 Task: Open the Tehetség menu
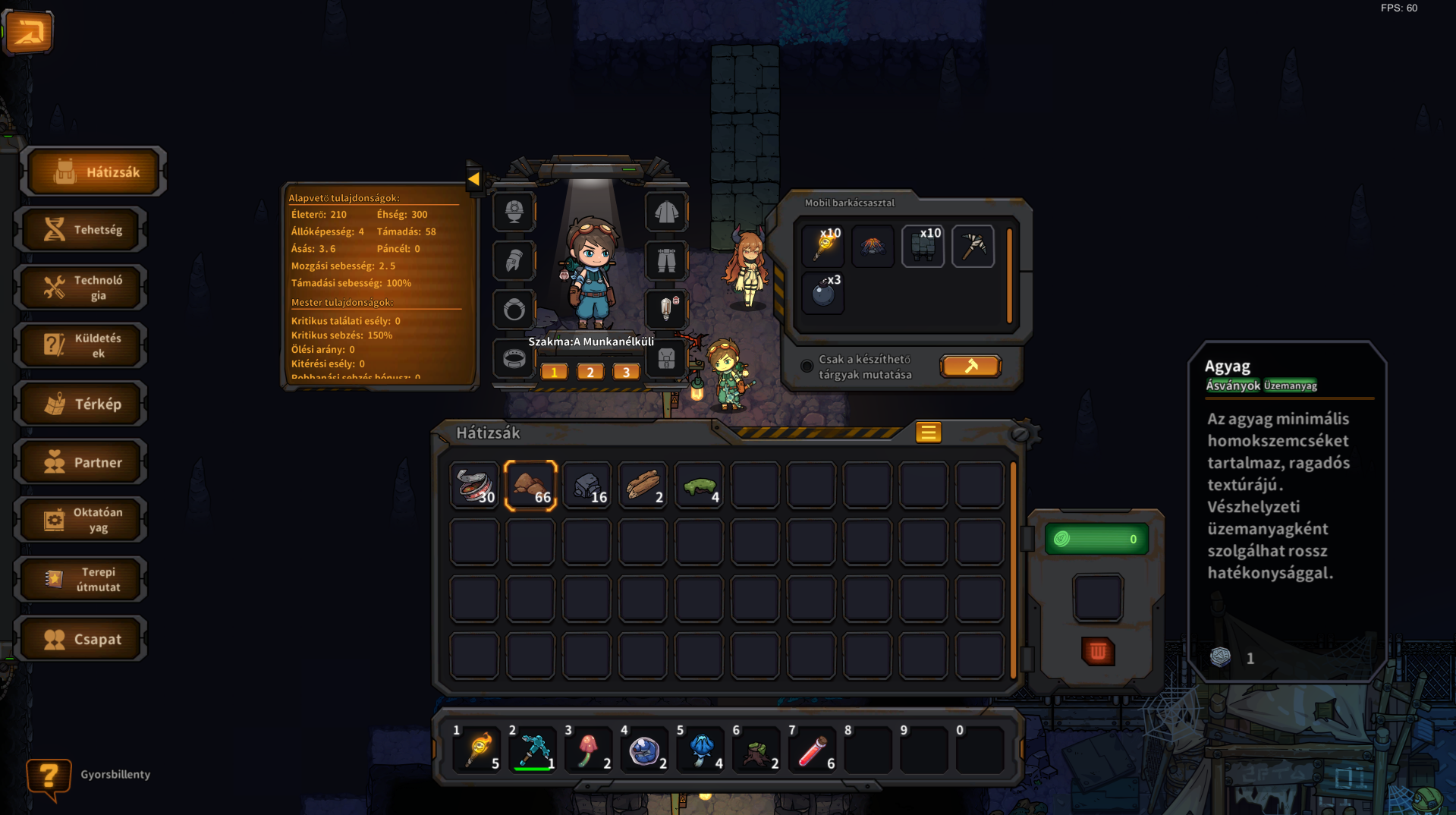click(82, 229)
